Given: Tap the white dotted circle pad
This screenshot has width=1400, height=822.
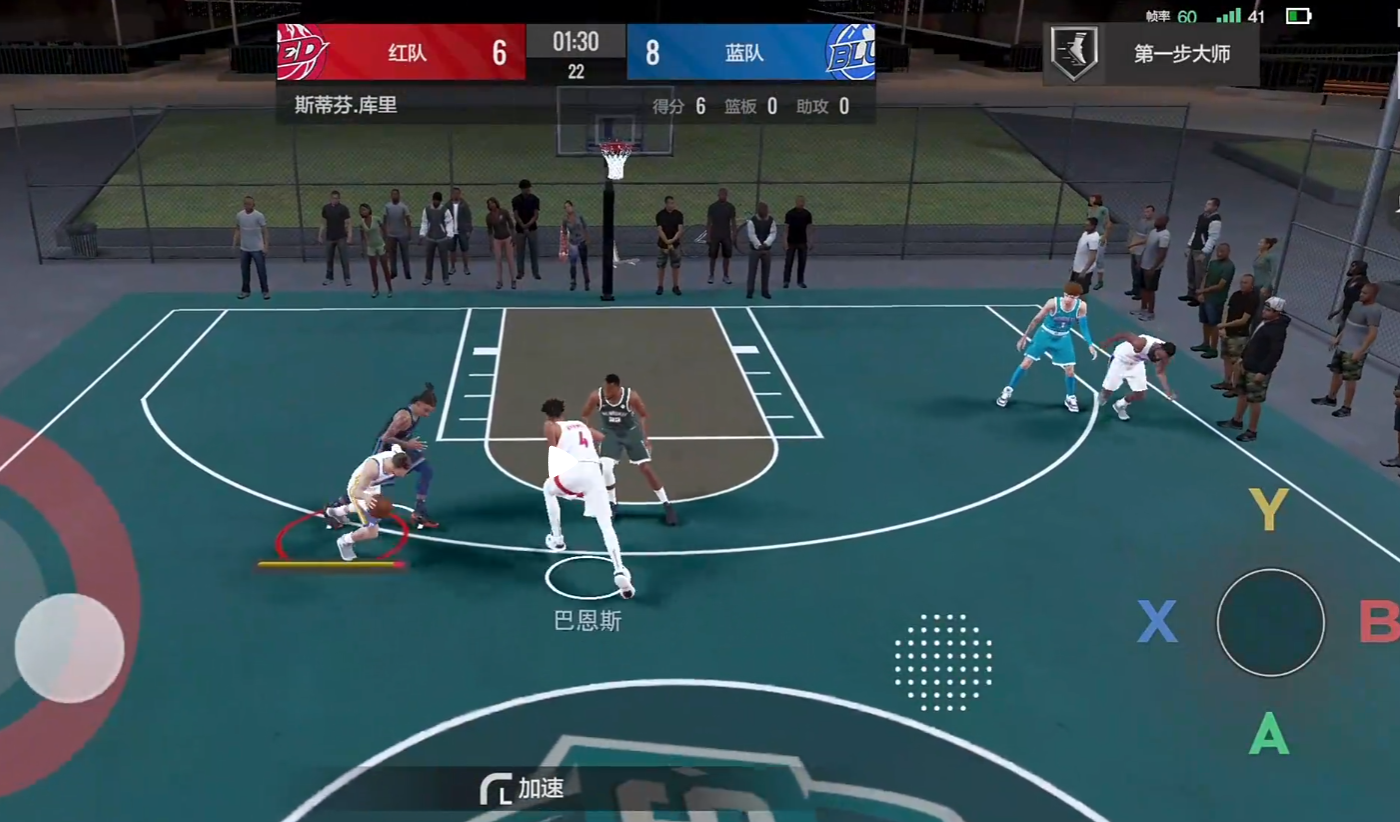Looking at the screenshot, I should point(943,662).
